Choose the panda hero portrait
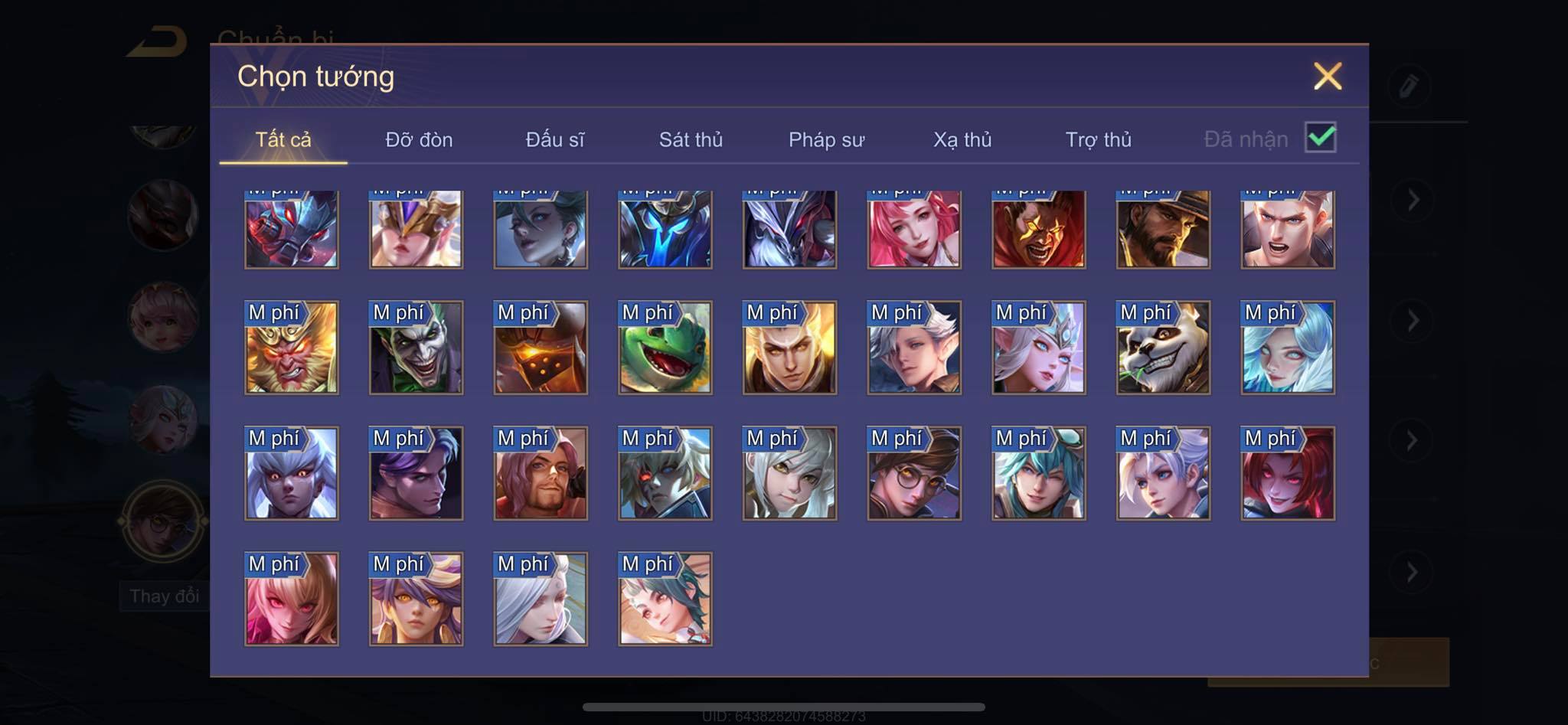 click(1163, 348)
